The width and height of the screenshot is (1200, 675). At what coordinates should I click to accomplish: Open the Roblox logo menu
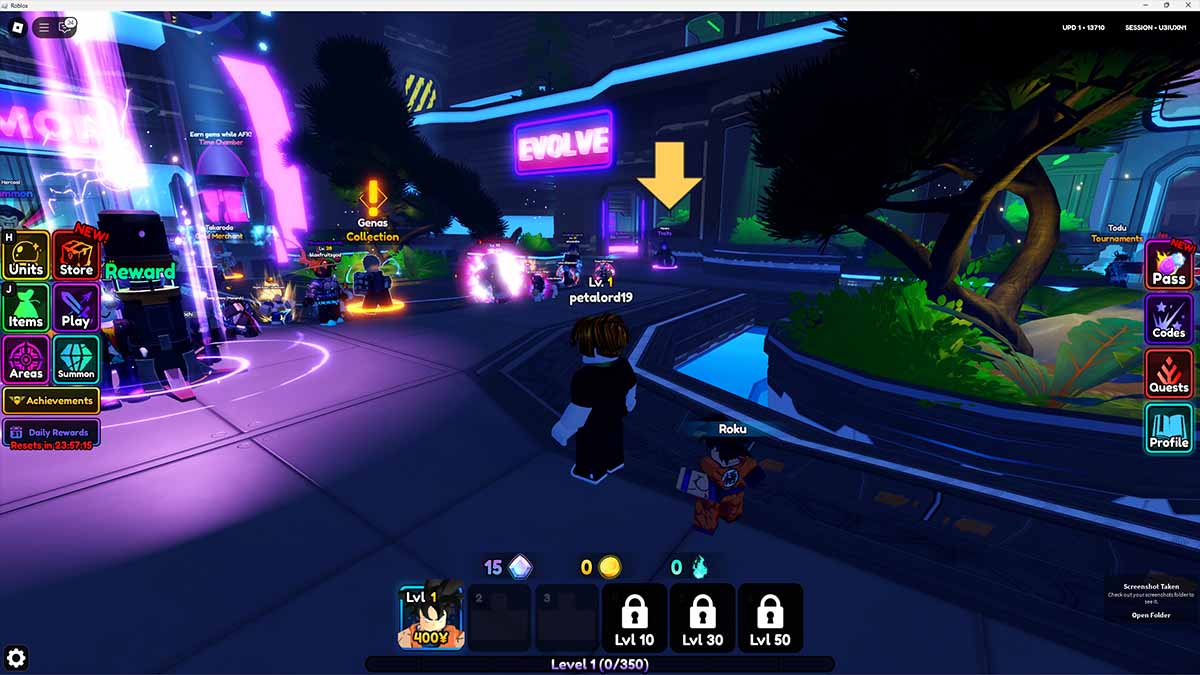tap(18, 27)
